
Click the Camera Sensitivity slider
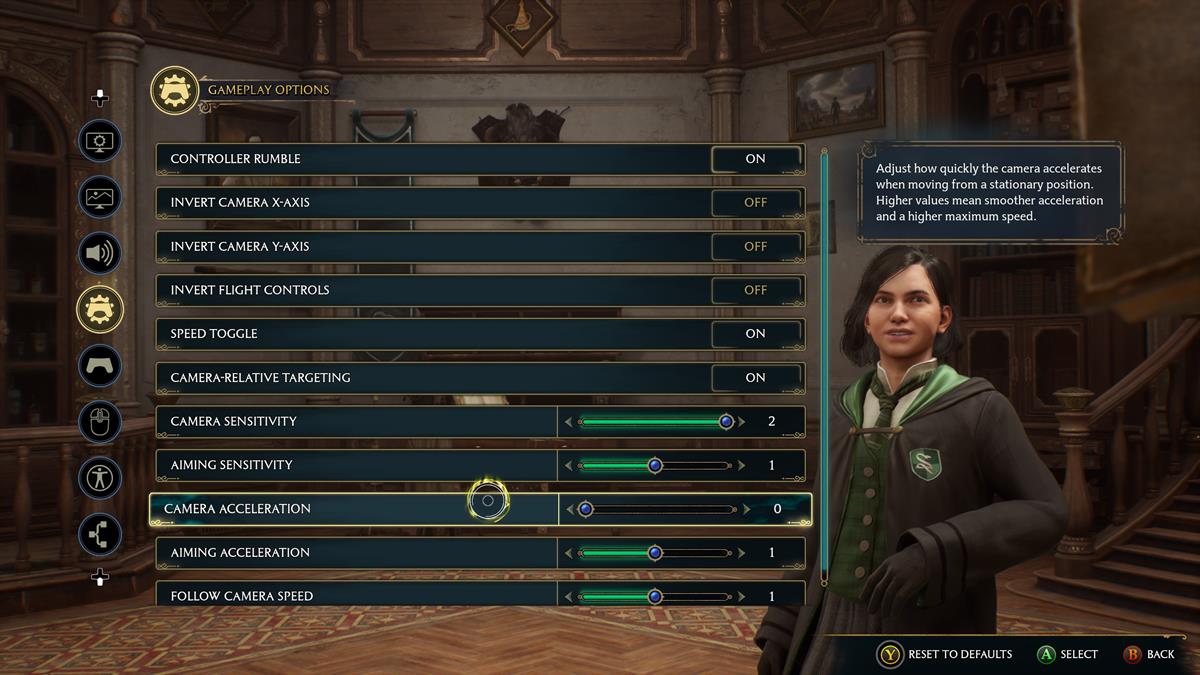pyautogui.click(x=655, y=422)
